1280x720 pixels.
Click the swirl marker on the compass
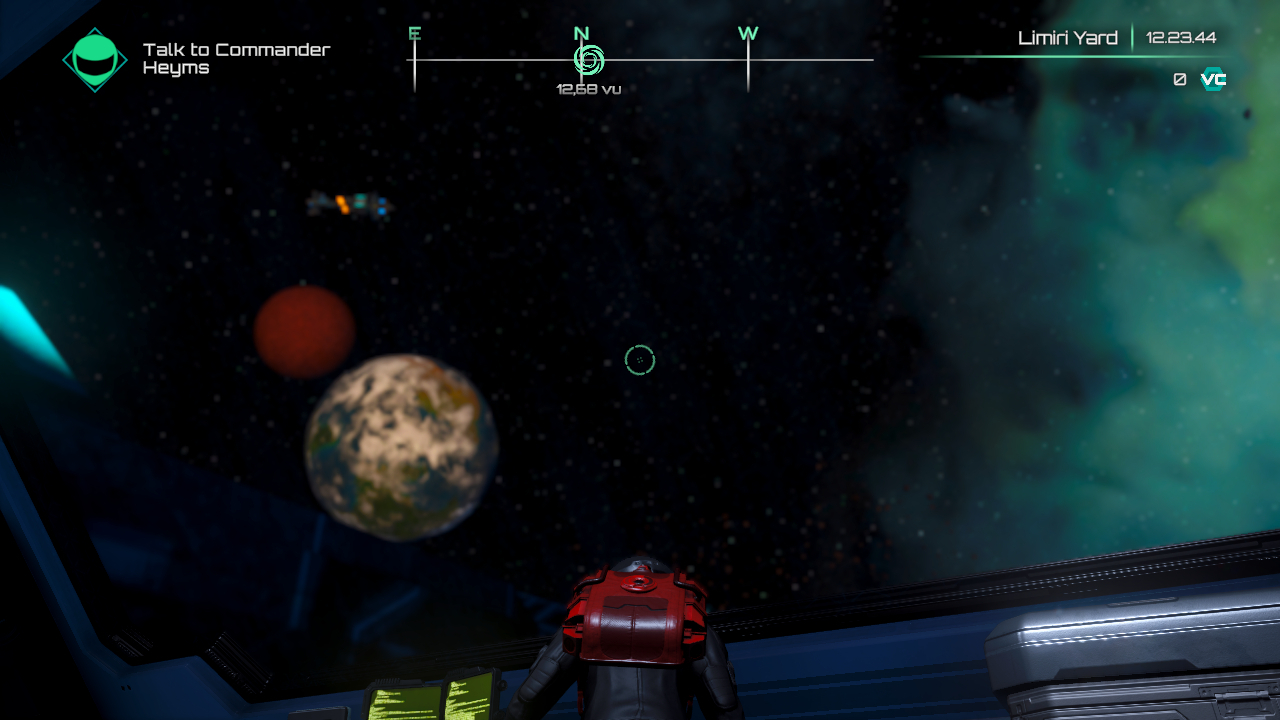(588, 60)
